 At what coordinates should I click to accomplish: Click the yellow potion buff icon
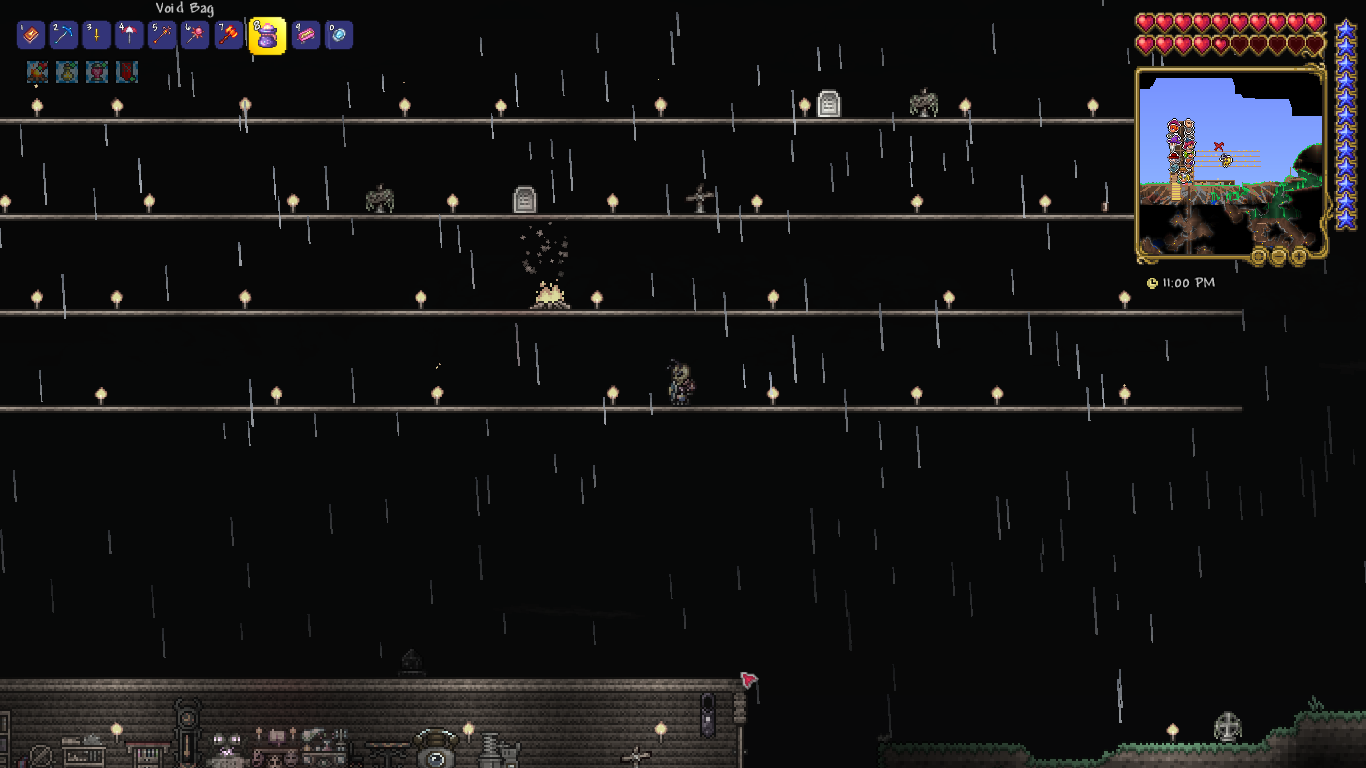(x=67, y=72)
